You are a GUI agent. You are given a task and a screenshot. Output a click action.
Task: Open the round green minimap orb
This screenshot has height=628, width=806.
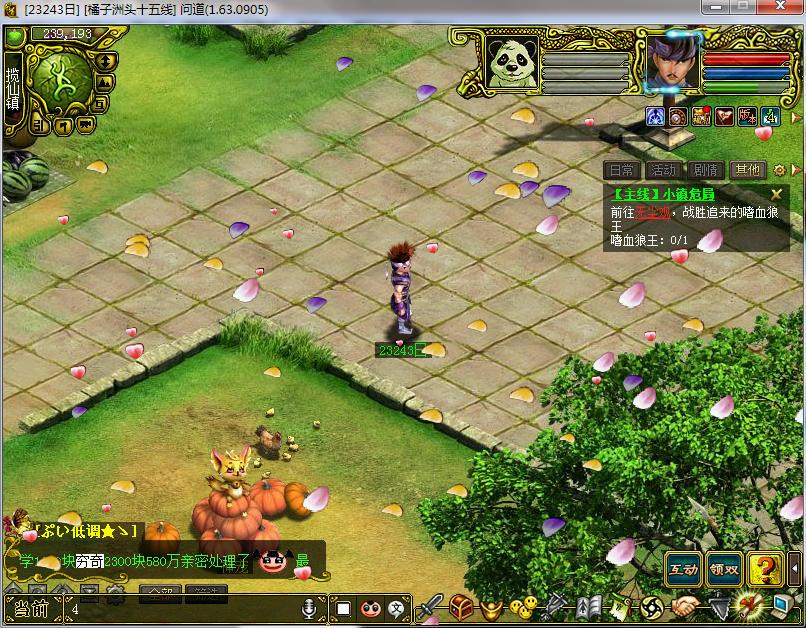pyautogui.click(x=63, y=83)
